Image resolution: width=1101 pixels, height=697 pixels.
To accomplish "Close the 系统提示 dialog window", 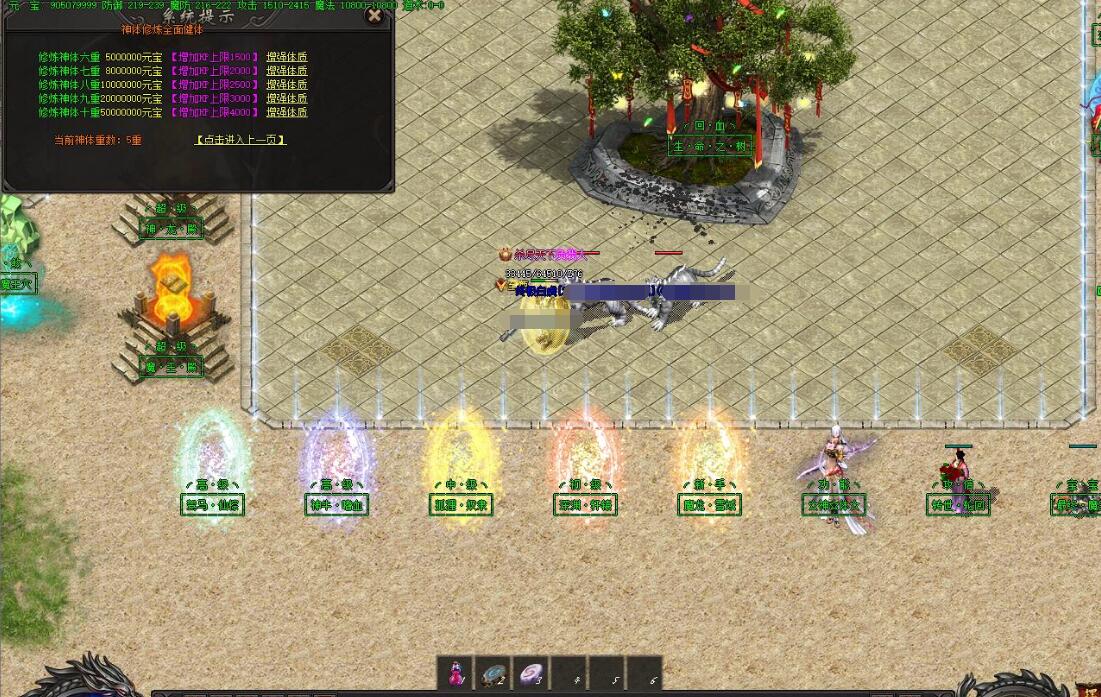I will click(374, 15).
